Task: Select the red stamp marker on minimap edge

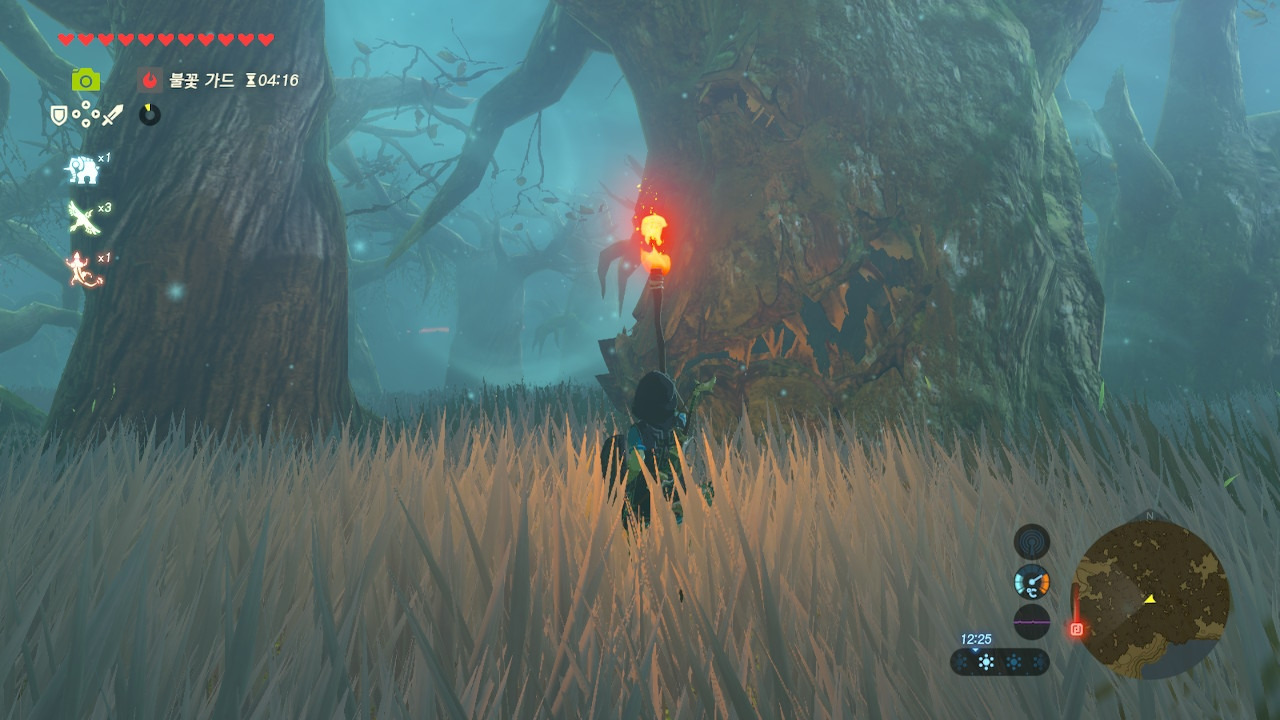Action: 1076,629
